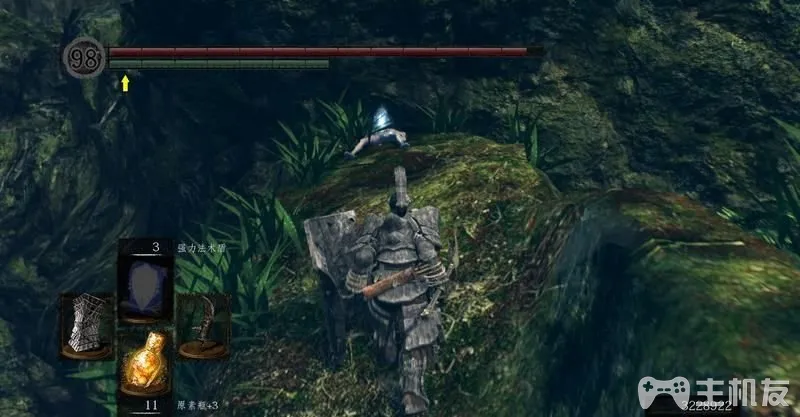Select the left-hand greatshield equipment slot
Image resolution: width=800 pixels, height=417 pixels.
[x=86, y=324]
